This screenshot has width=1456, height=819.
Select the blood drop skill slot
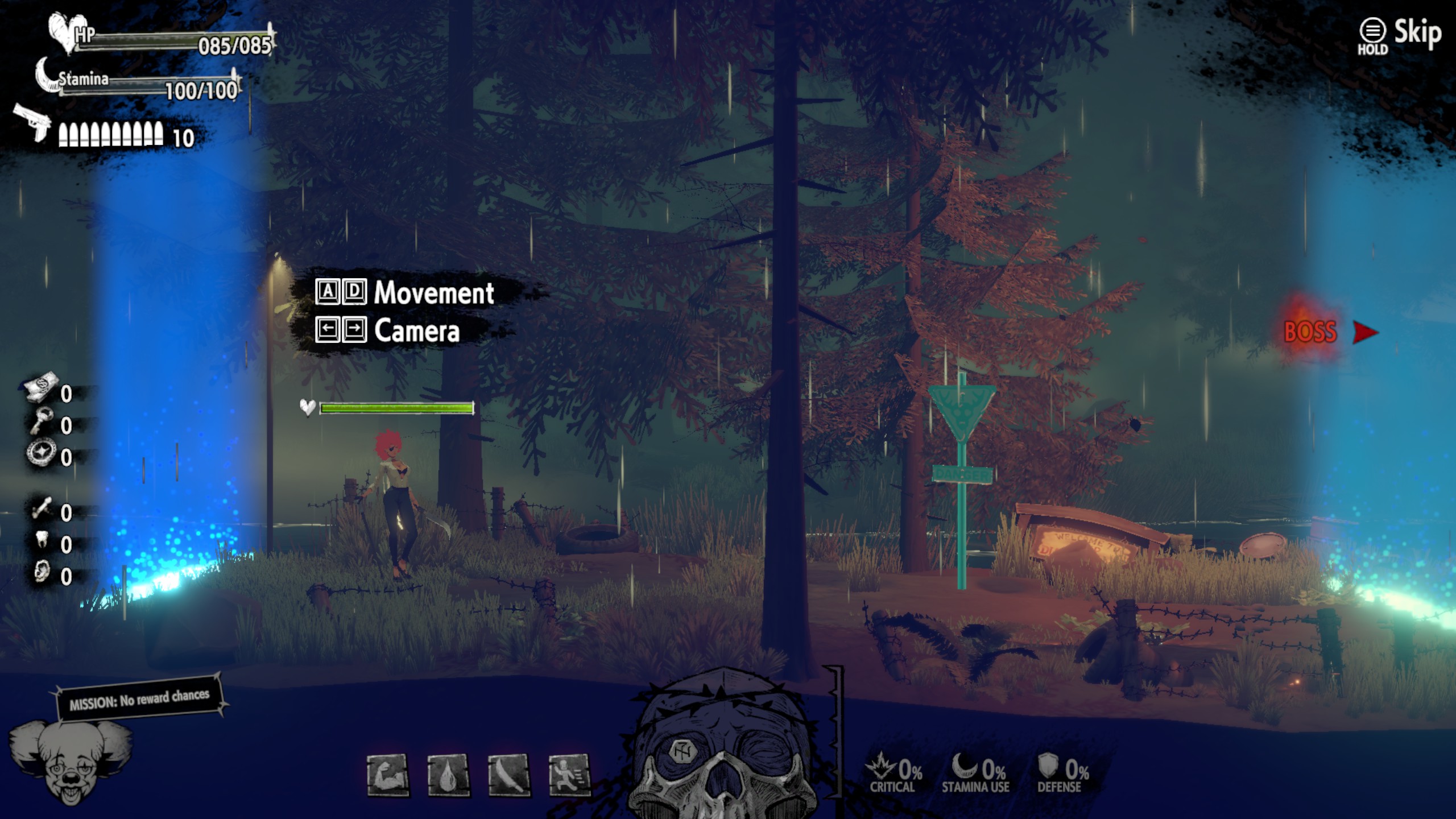[x=449, y=775]
